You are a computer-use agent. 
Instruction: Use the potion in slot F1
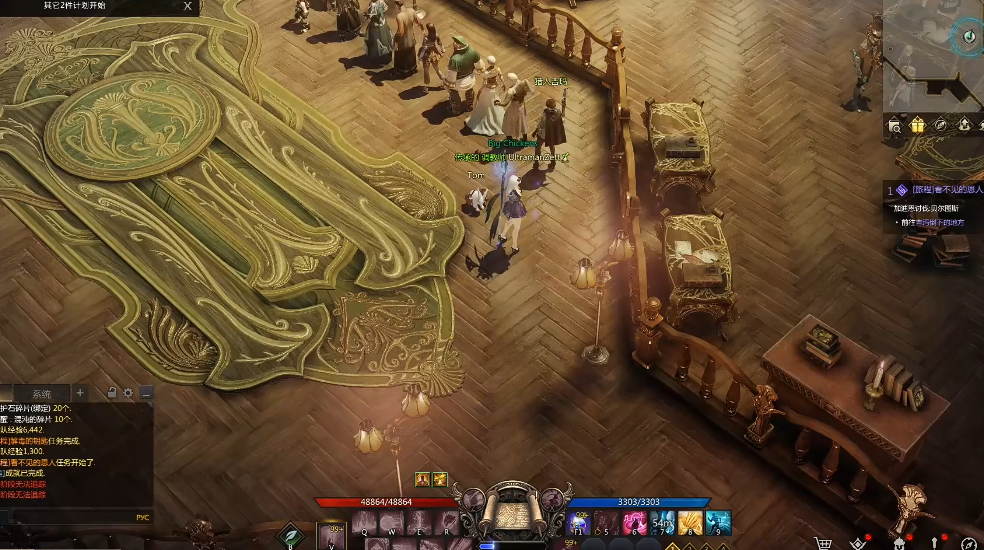580,523
